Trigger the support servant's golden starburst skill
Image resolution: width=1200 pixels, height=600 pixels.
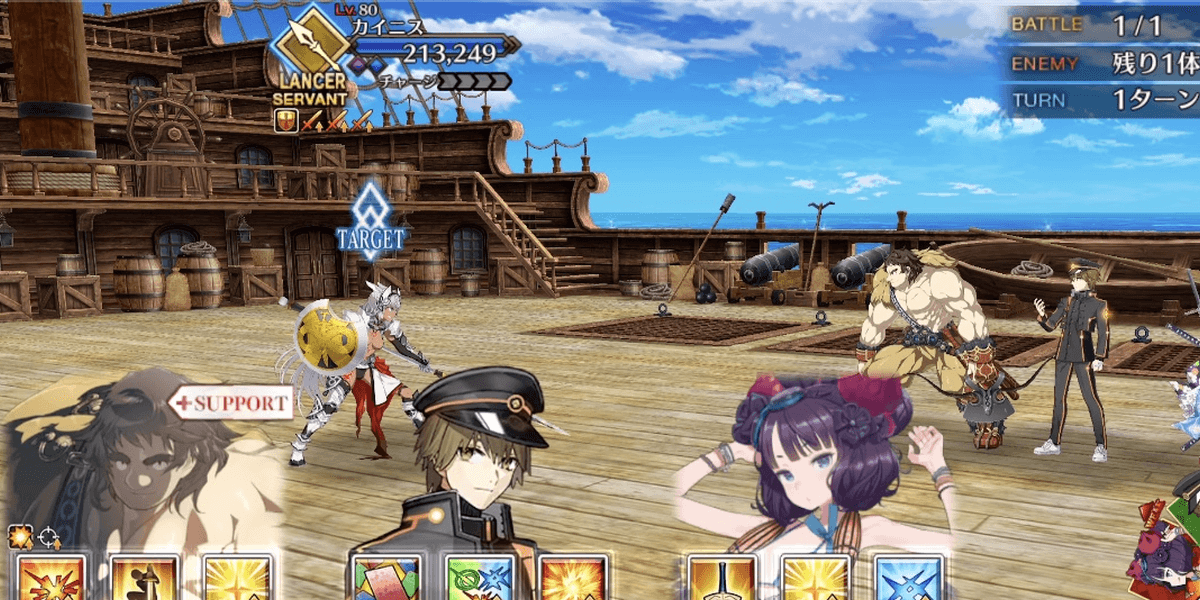pyautogui.click(x=238, y=578)
